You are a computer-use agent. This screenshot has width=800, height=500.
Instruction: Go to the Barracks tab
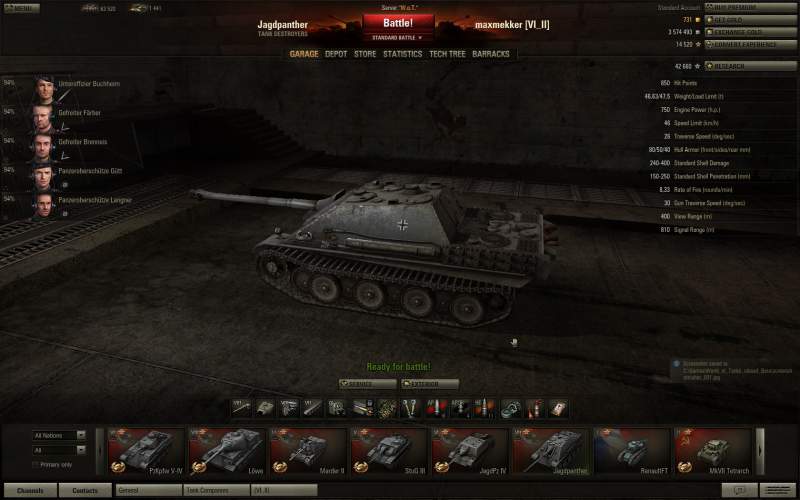click(491, 54)
